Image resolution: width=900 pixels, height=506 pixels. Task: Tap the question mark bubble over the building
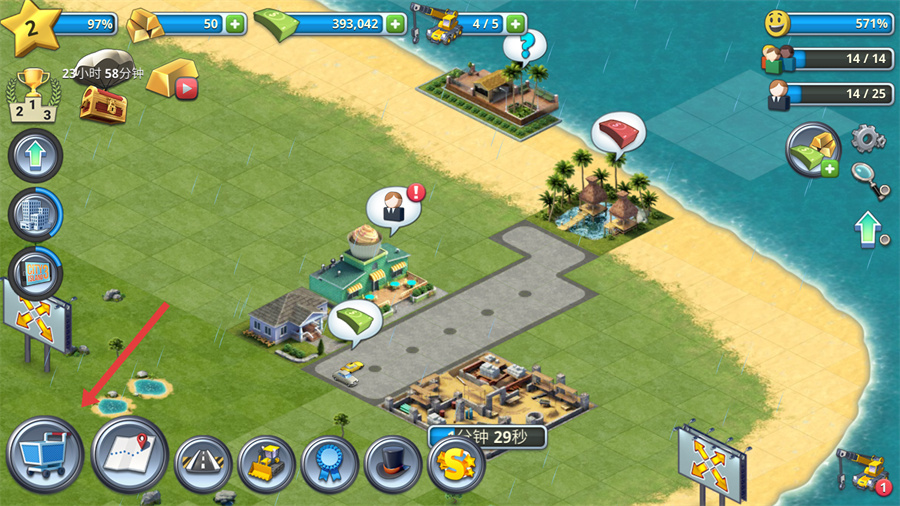click(x=525, y=46)
